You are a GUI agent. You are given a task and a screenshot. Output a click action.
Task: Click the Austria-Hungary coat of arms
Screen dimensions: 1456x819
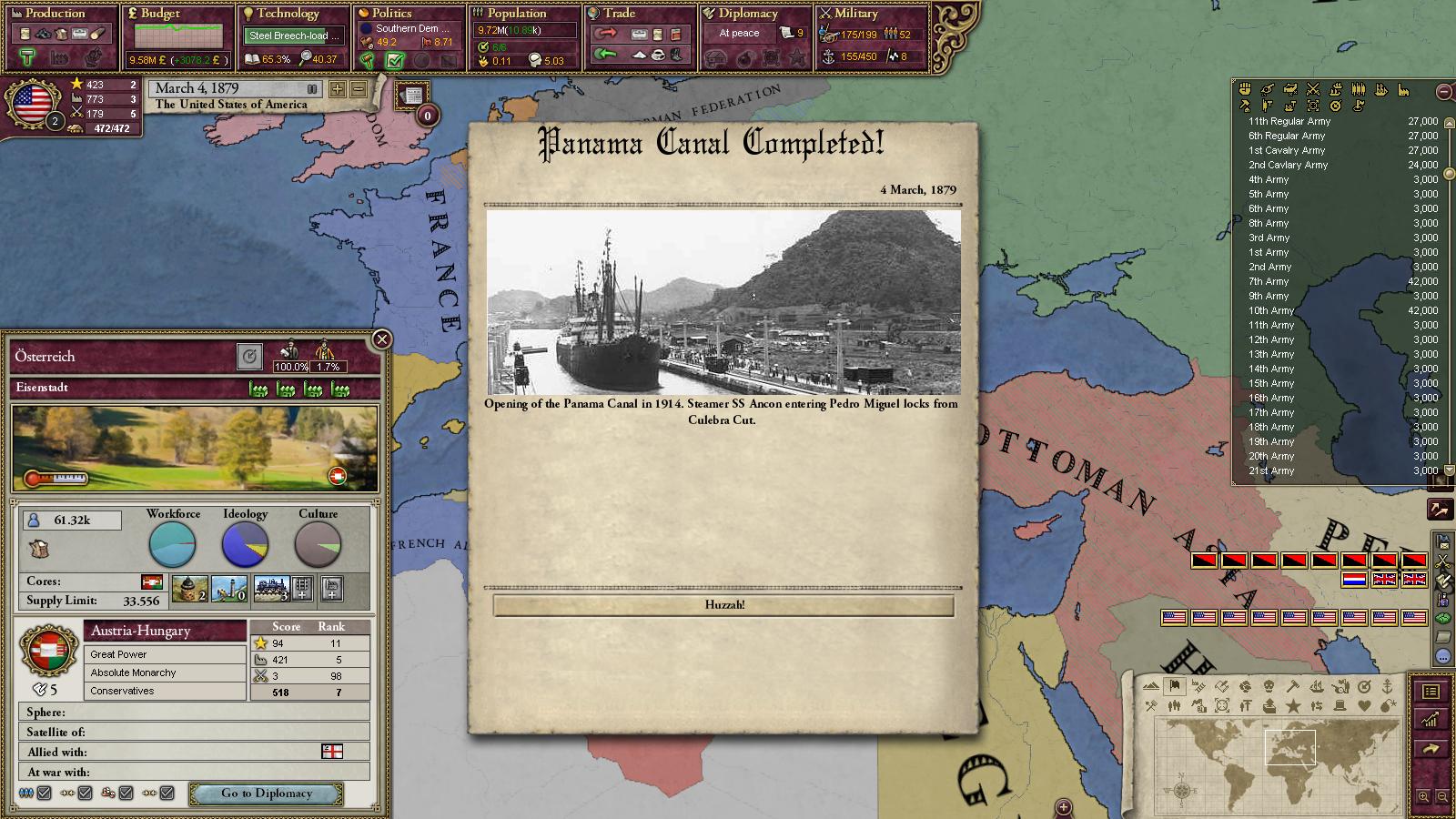(x=49, y=650)
